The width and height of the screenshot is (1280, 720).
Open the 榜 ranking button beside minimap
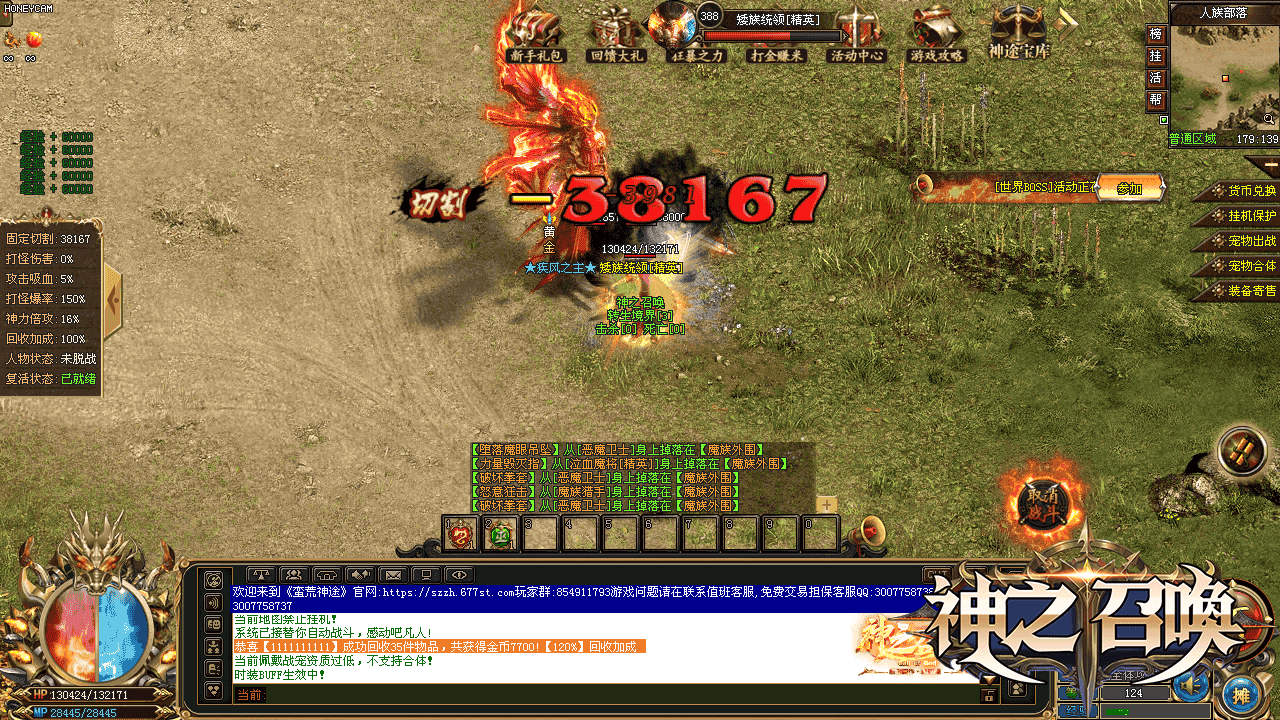(x=1156, y=35)
